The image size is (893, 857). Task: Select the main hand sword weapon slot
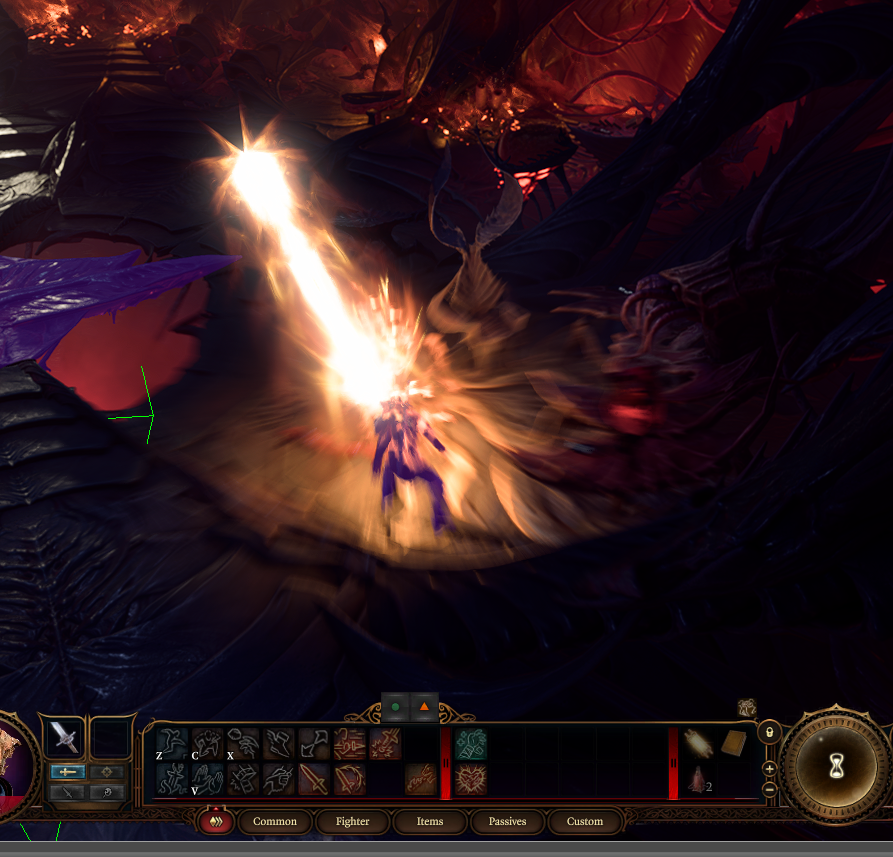[64, 739]
